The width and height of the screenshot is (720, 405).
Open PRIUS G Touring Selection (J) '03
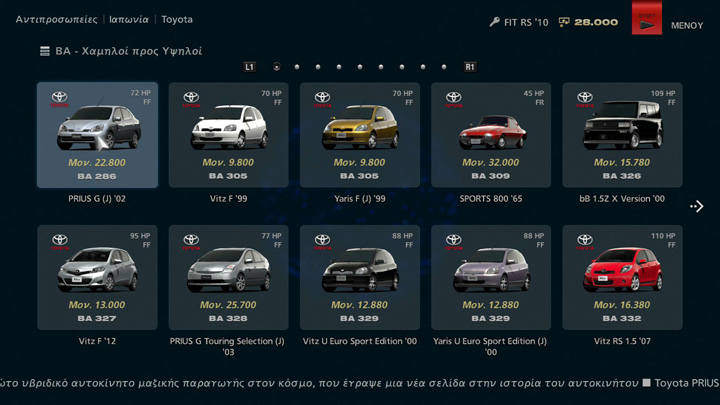point(228,277)
